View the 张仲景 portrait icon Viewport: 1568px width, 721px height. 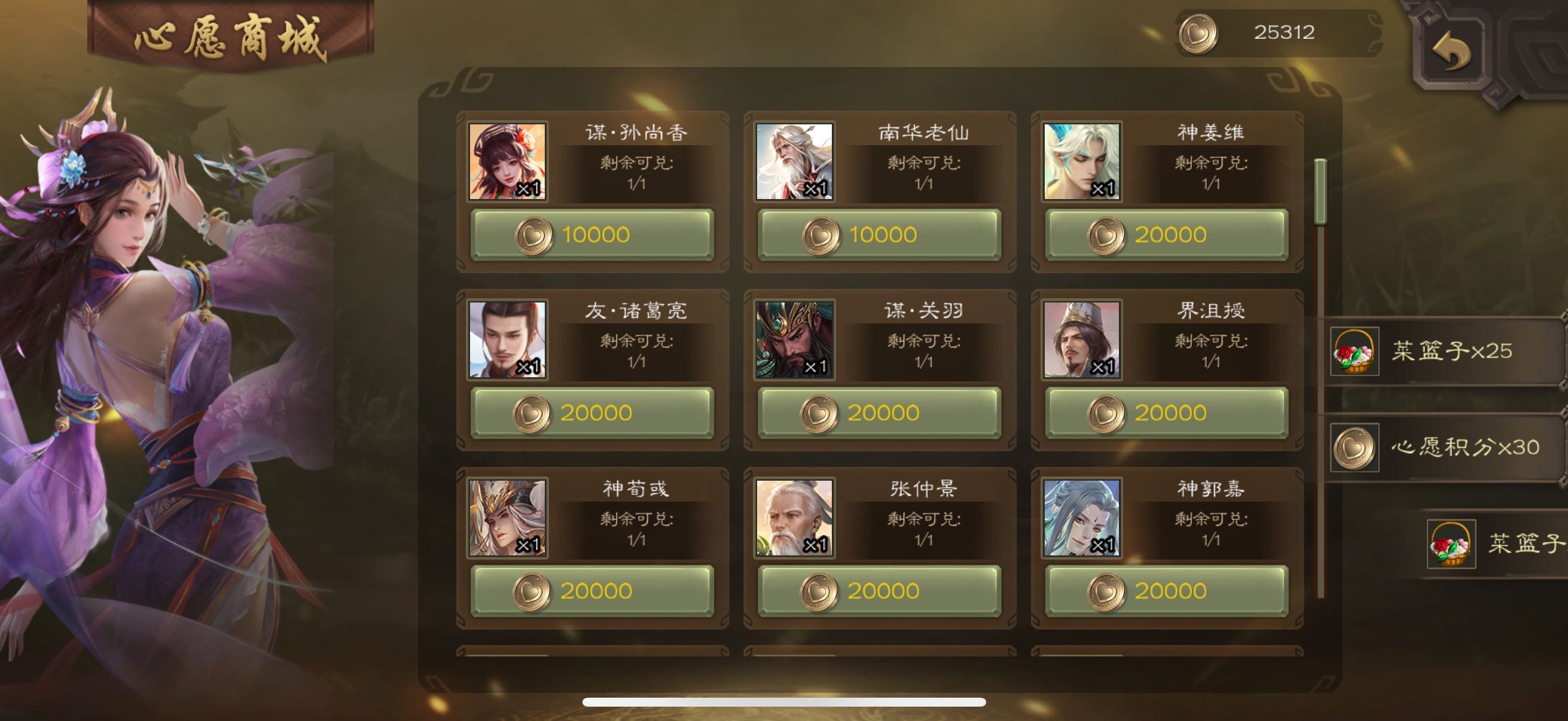(794, 518)
